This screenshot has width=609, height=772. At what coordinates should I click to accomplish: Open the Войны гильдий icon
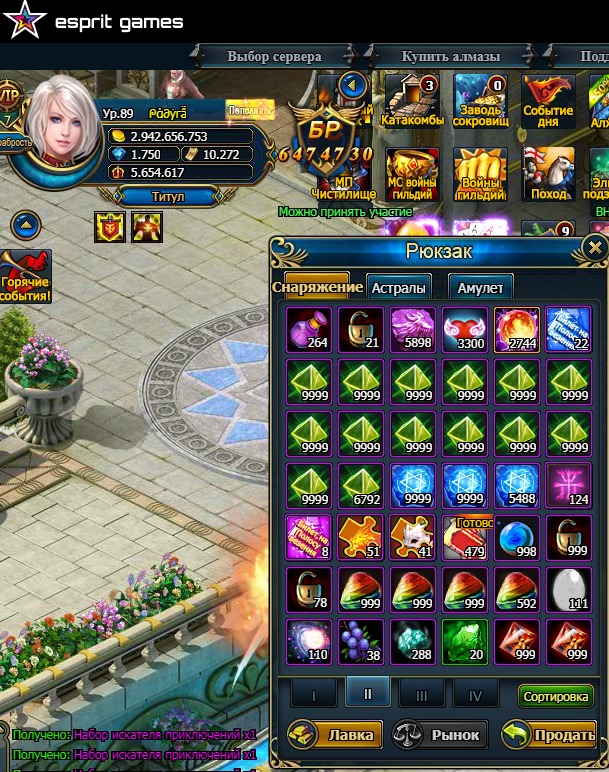tap(482, 176)
